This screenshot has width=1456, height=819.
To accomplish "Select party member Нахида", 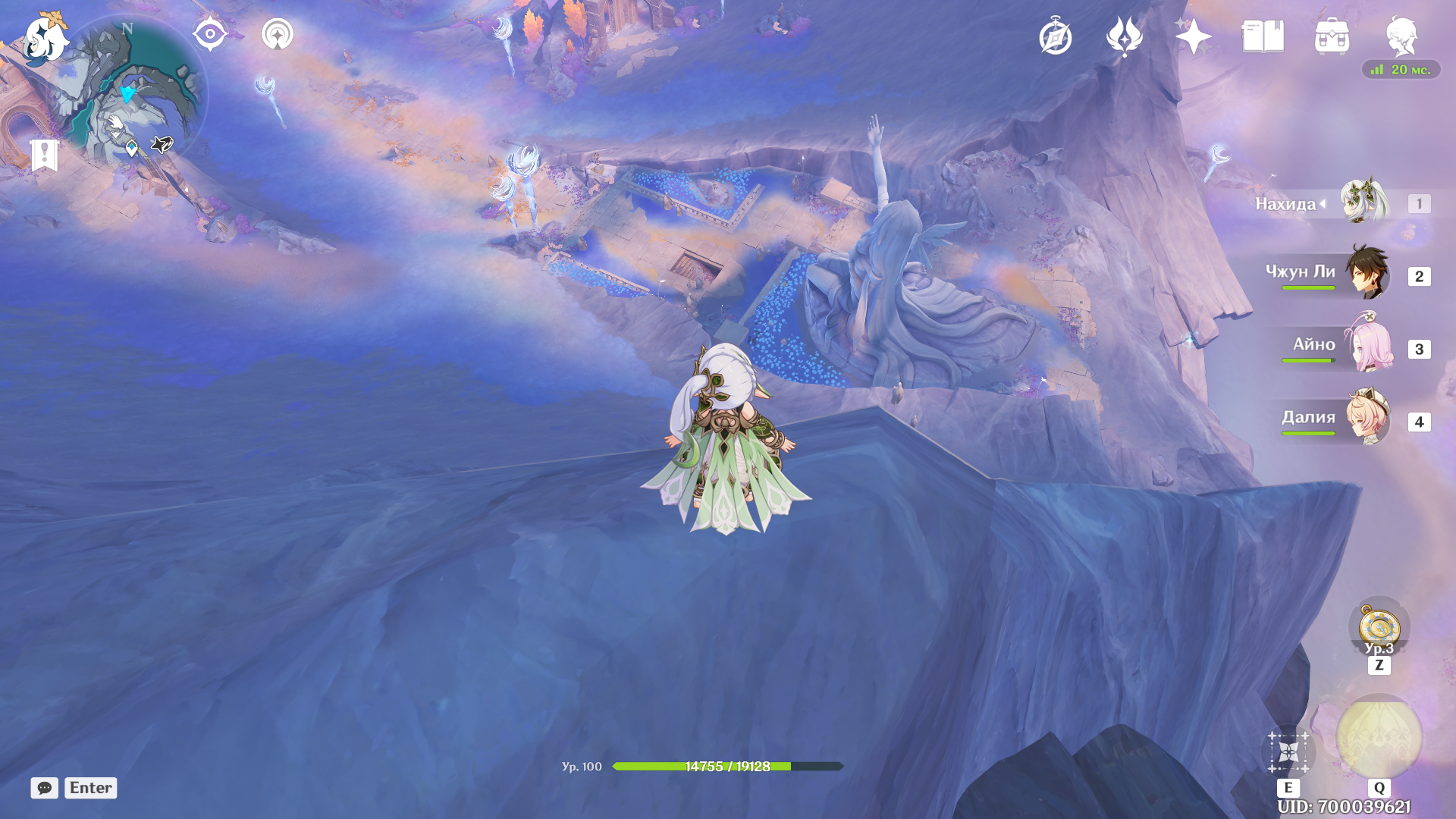I will pyautogui.click(x=1363, y=202).
